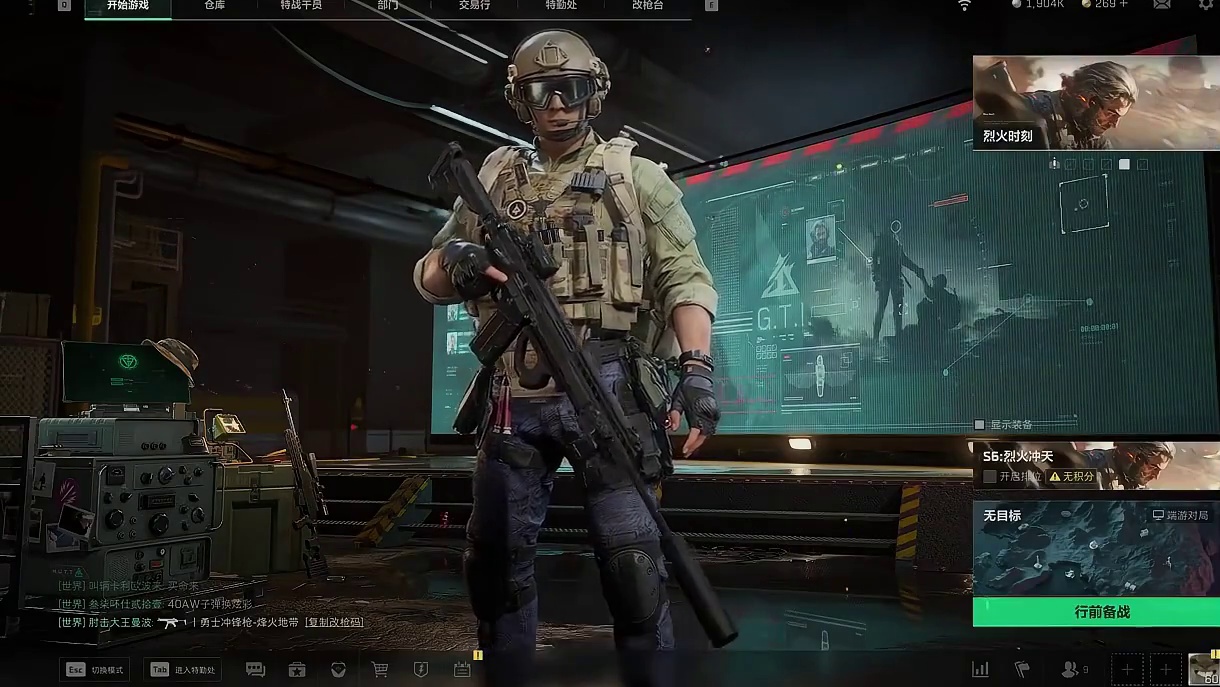This screenshot has width=1220, height=687.
Task: Open the chat speech bubble icon
Action: coord(255,669)
